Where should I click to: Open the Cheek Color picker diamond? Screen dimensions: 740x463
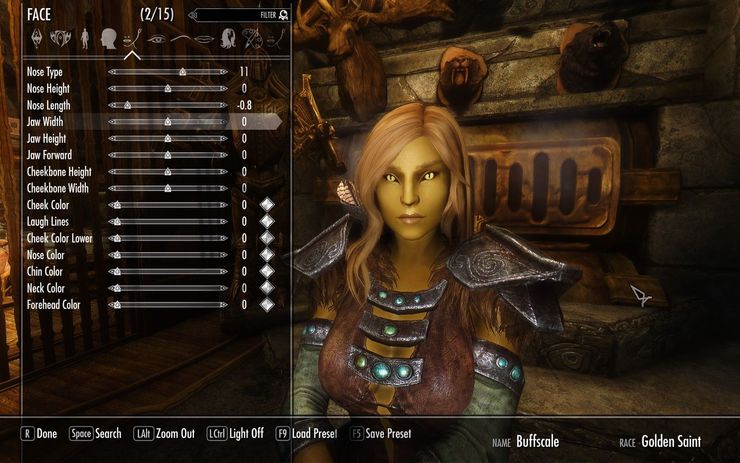(267, 204)
